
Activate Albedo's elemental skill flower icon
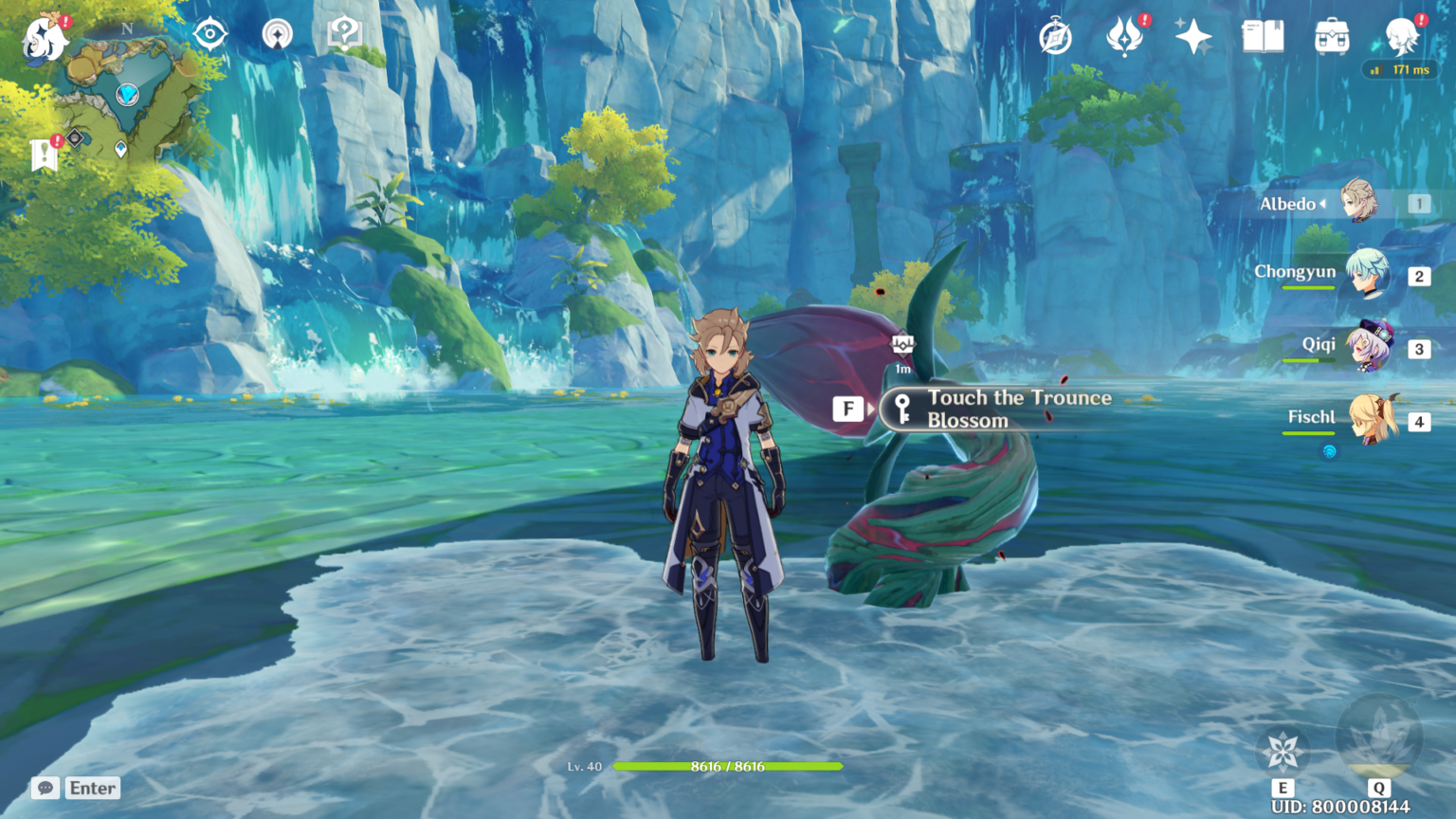[x=1283, y=752]
